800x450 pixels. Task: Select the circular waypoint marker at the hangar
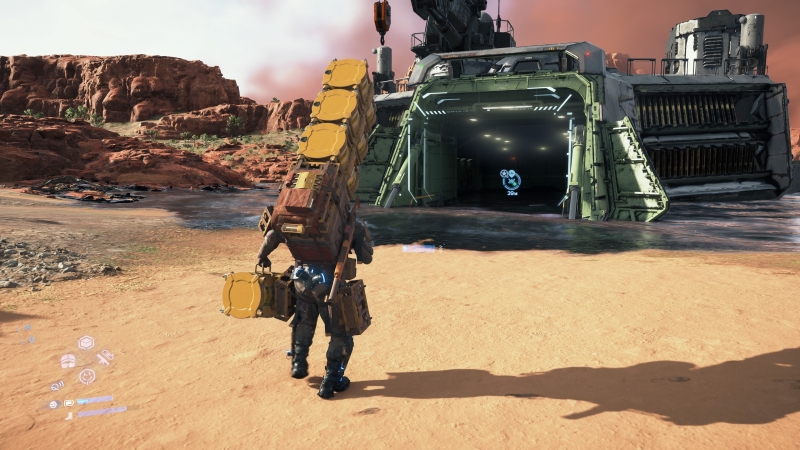coord(511,180)
